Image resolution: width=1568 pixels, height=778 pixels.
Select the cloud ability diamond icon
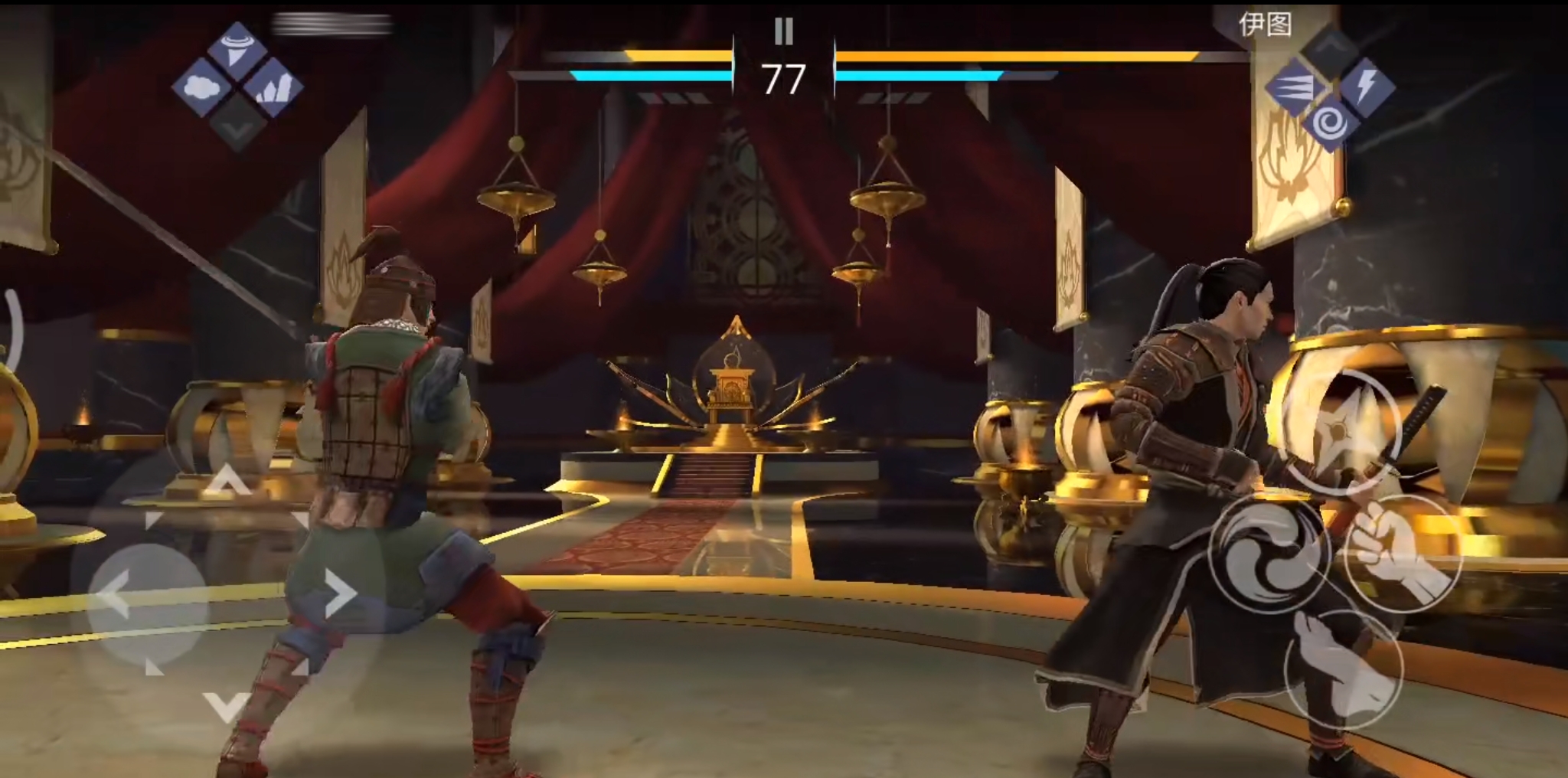coord(202,87)
